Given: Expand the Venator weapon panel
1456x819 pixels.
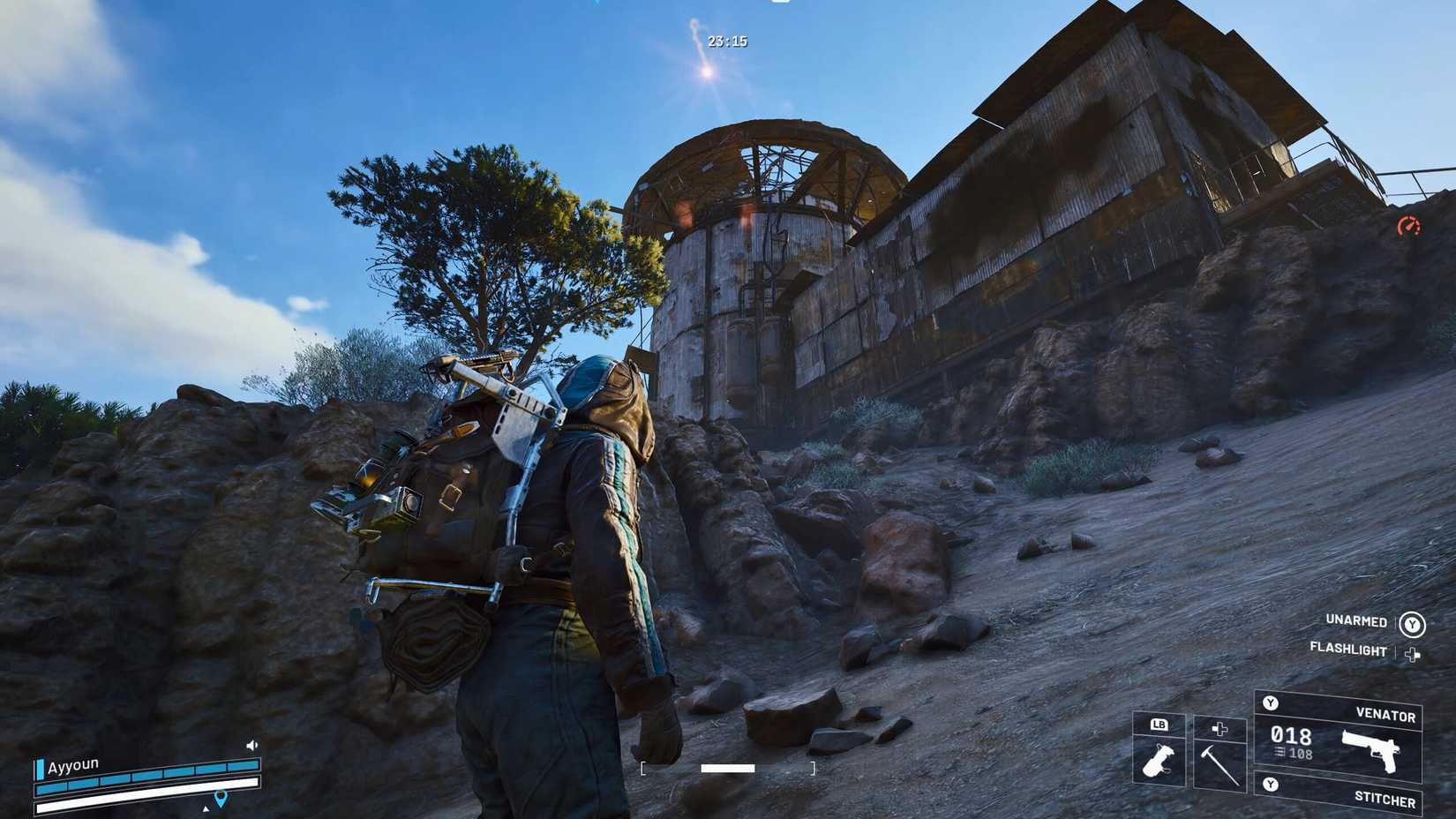Looking at the screenshot, I should coord(1271,703).
